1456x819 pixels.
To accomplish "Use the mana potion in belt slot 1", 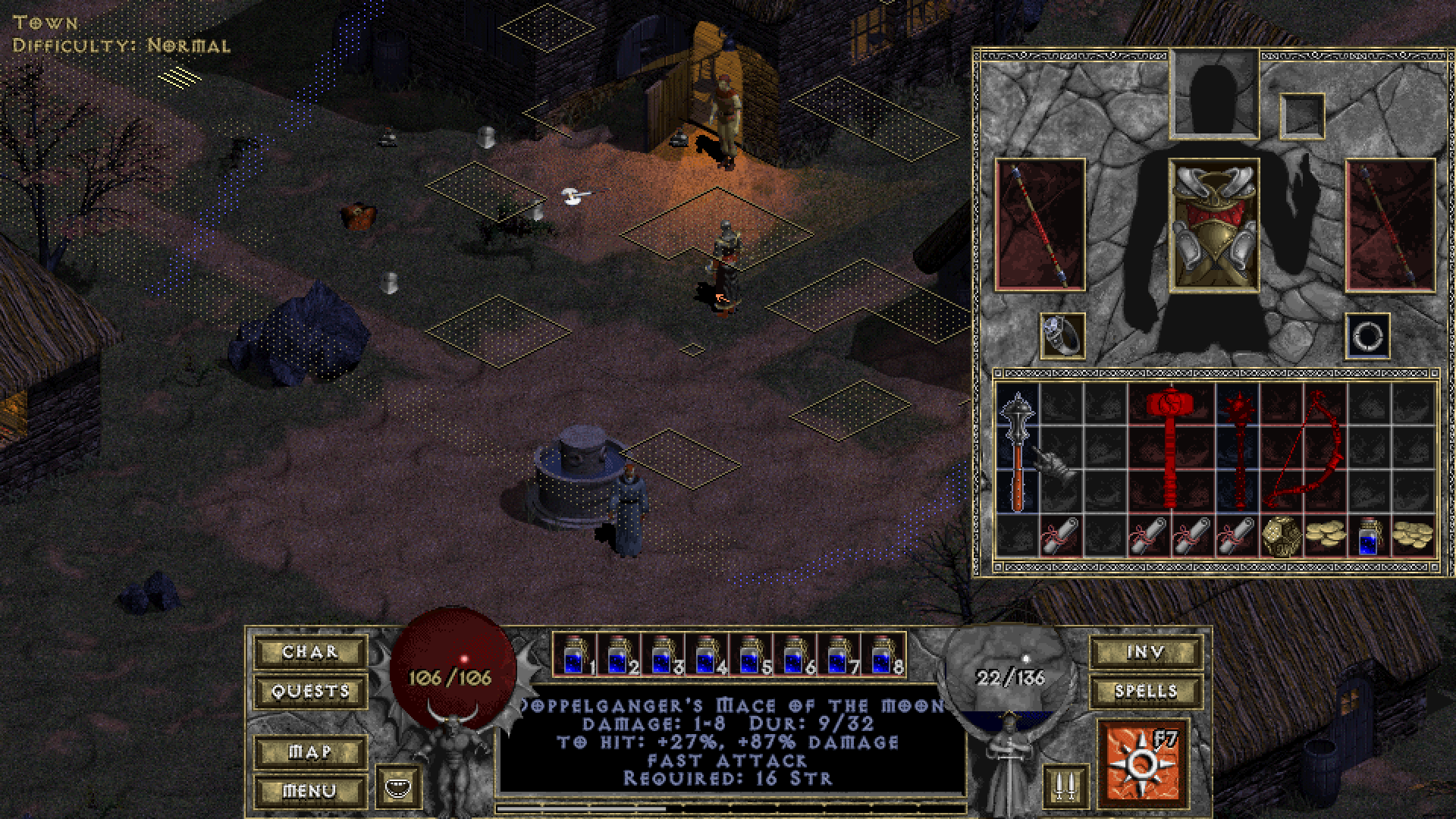I will [x=576, y=655].
